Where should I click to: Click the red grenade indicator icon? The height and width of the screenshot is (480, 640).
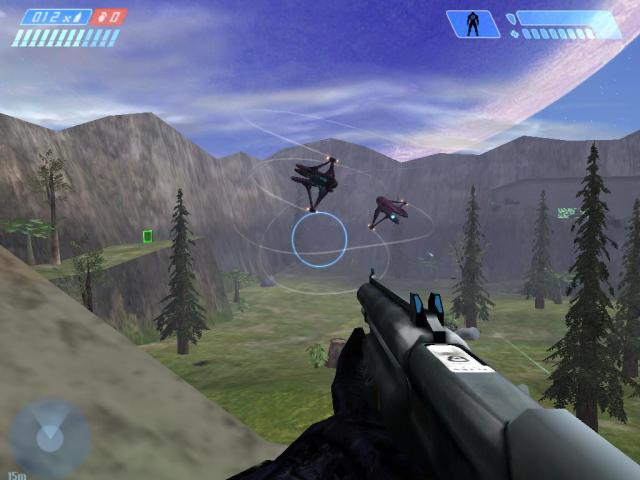[x=112, y=17]
